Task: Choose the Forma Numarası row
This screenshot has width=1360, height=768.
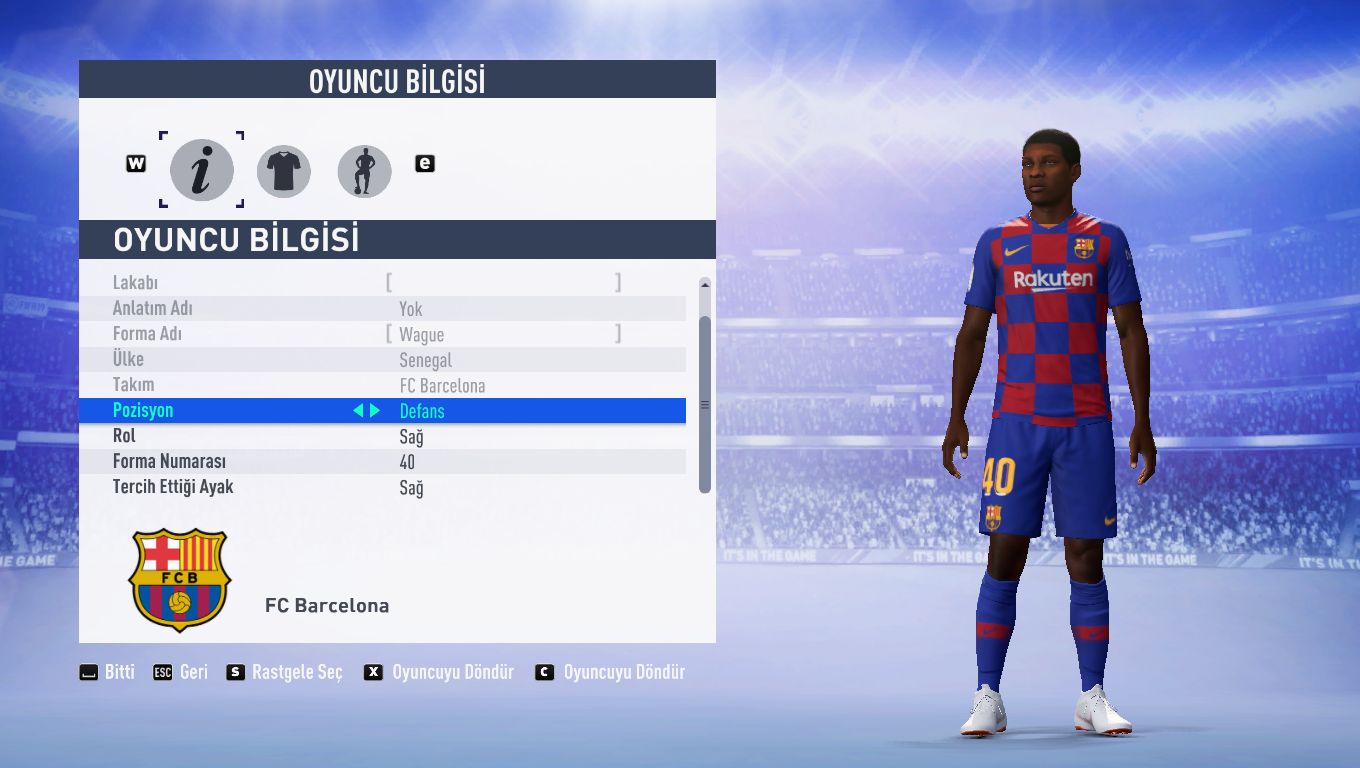Action: [x=398, y=462]
